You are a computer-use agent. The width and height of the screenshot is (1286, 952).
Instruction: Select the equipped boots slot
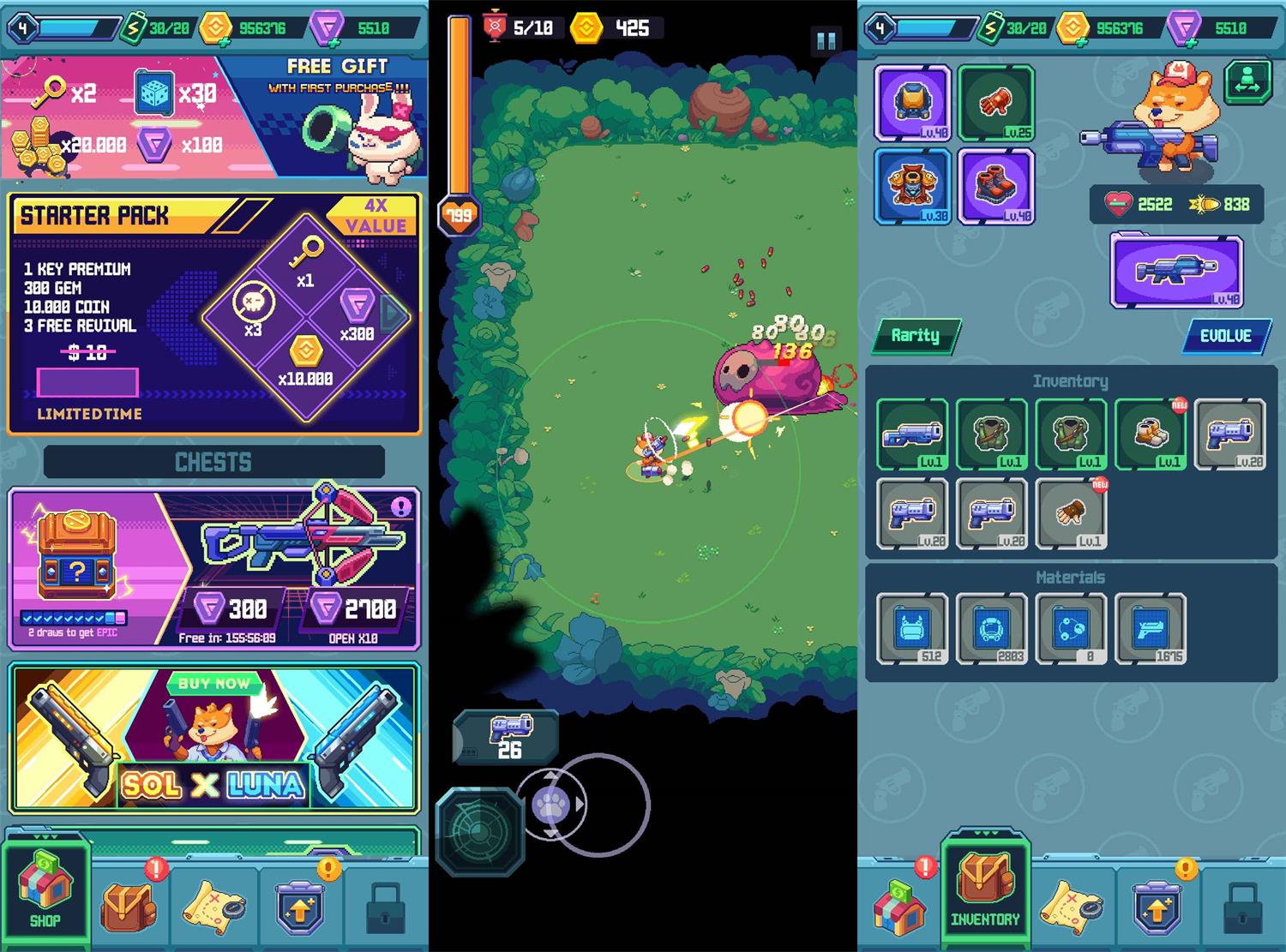[995, 186]
